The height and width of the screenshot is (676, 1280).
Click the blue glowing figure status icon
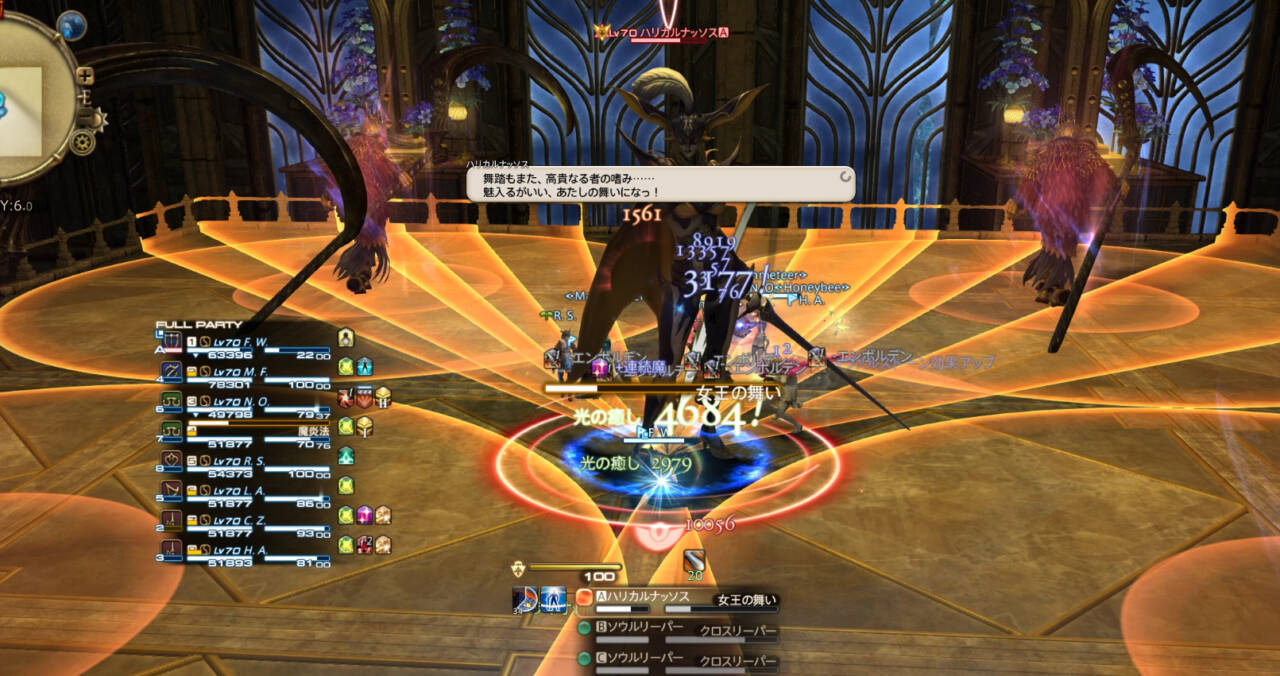click(x=553, y=599)
